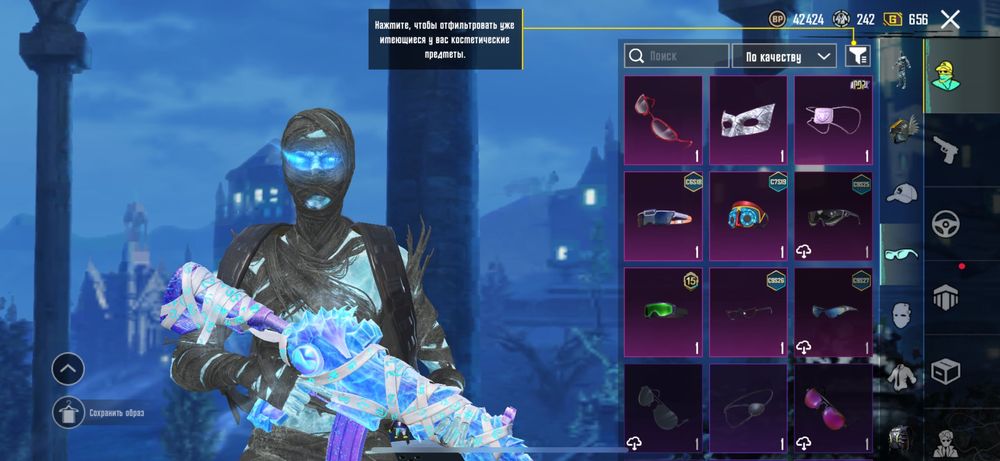Image resolution: width=1000 pixels, height=461 pixels.
Task: Select the red and cyan goggles mask
Action: tap(748, 216)
